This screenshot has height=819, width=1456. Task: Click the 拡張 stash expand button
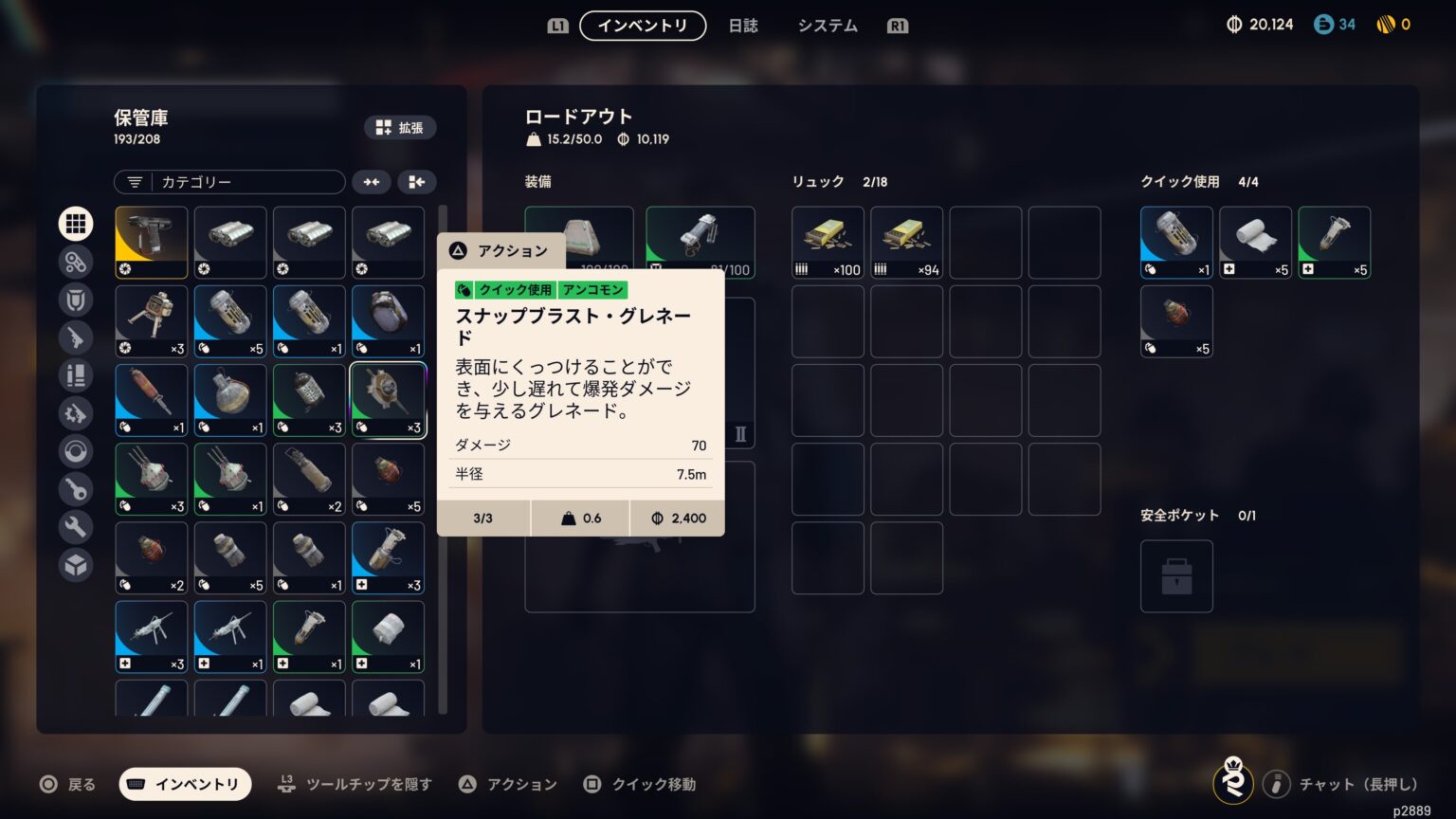(400, 128)
